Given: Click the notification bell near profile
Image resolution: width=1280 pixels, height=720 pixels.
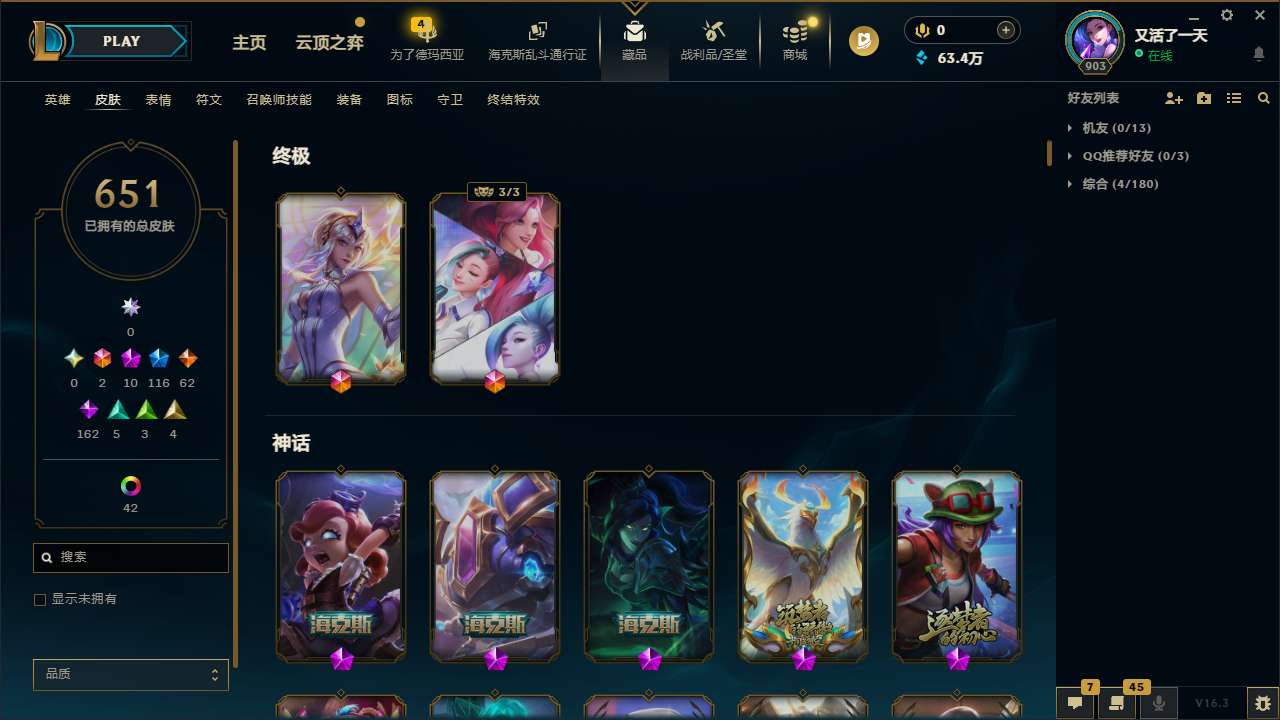Looking at the screenshot, I should pyautogui.click(x=1258, y=53).
